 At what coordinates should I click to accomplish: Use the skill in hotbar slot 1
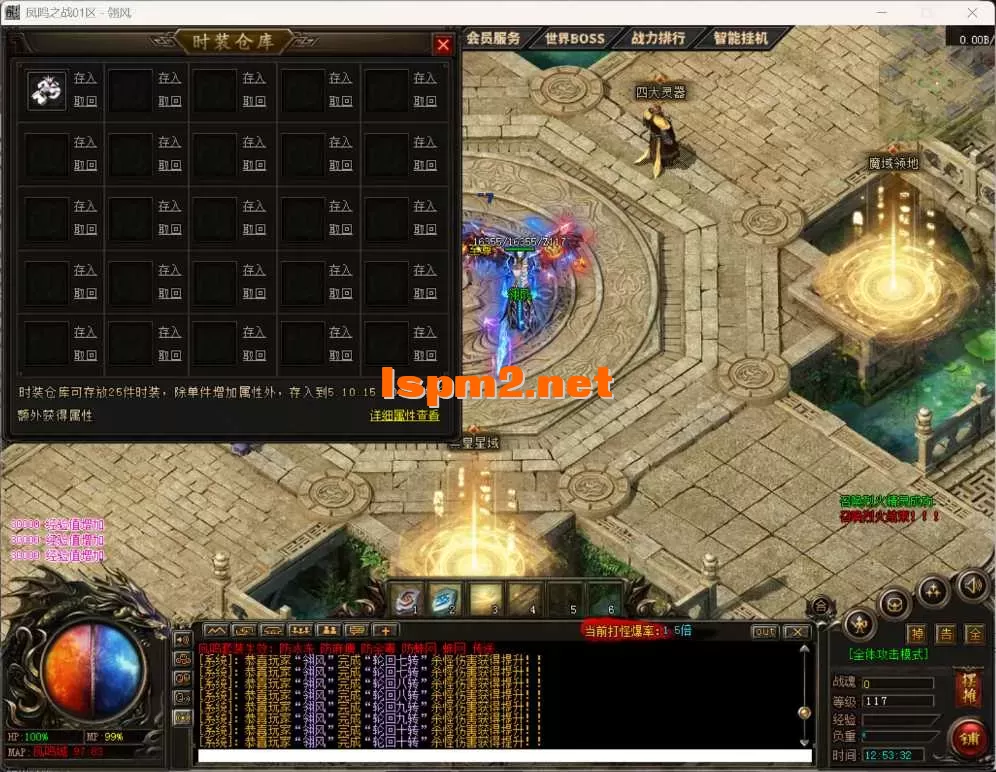point(407,598)
